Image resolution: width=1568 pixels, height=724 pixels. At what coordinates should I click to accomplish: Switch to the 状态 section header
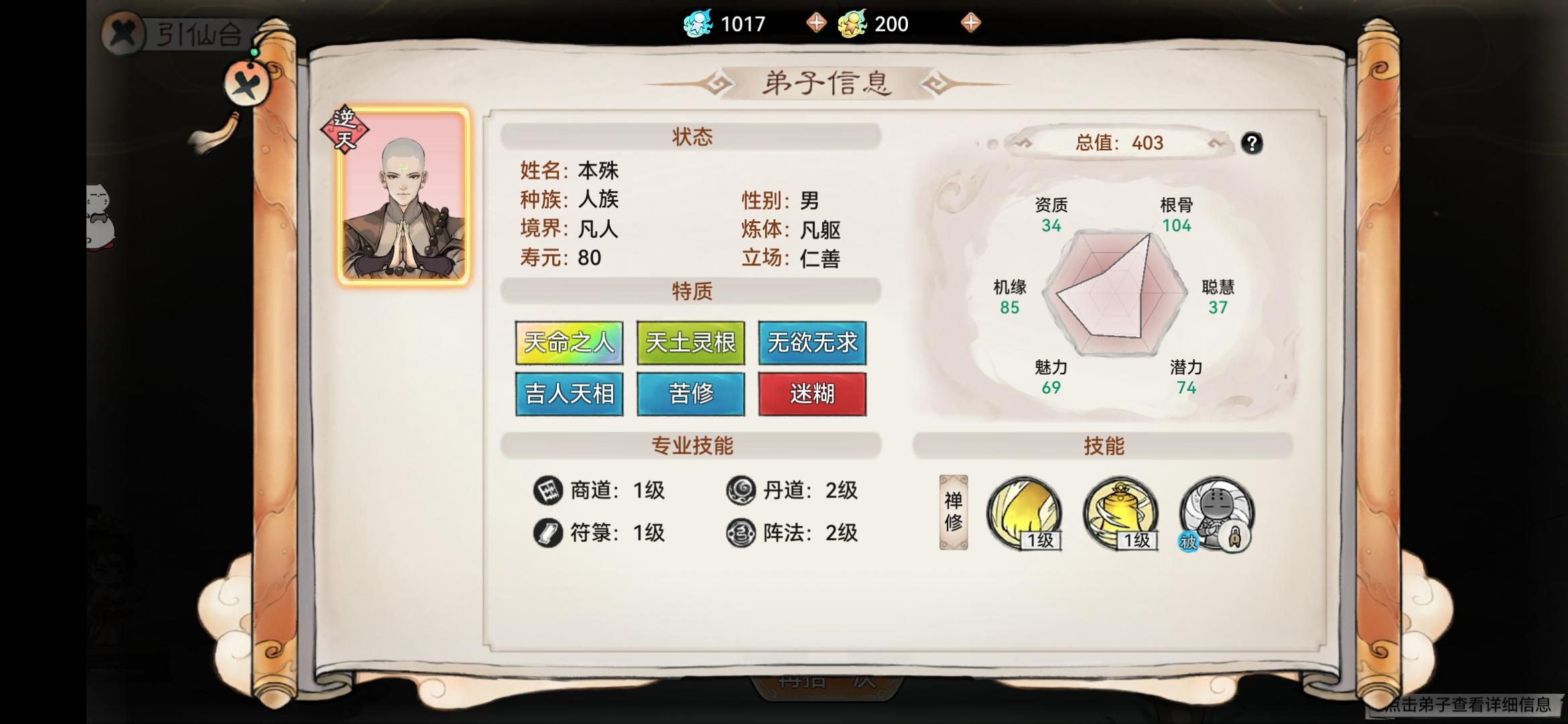692,136
